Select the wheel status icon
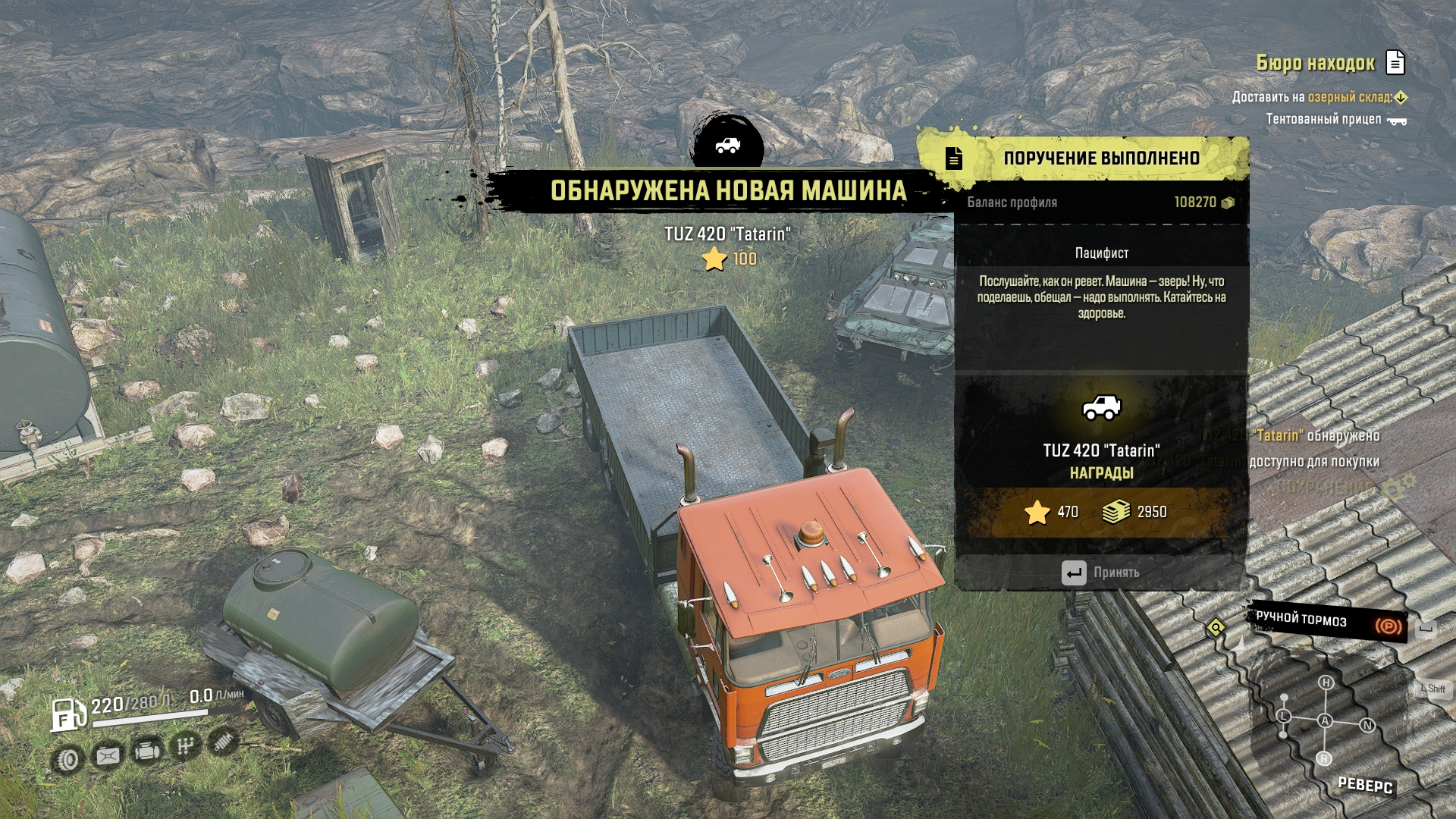This screenshot has width=1456, height=819. tap(68, 758)
